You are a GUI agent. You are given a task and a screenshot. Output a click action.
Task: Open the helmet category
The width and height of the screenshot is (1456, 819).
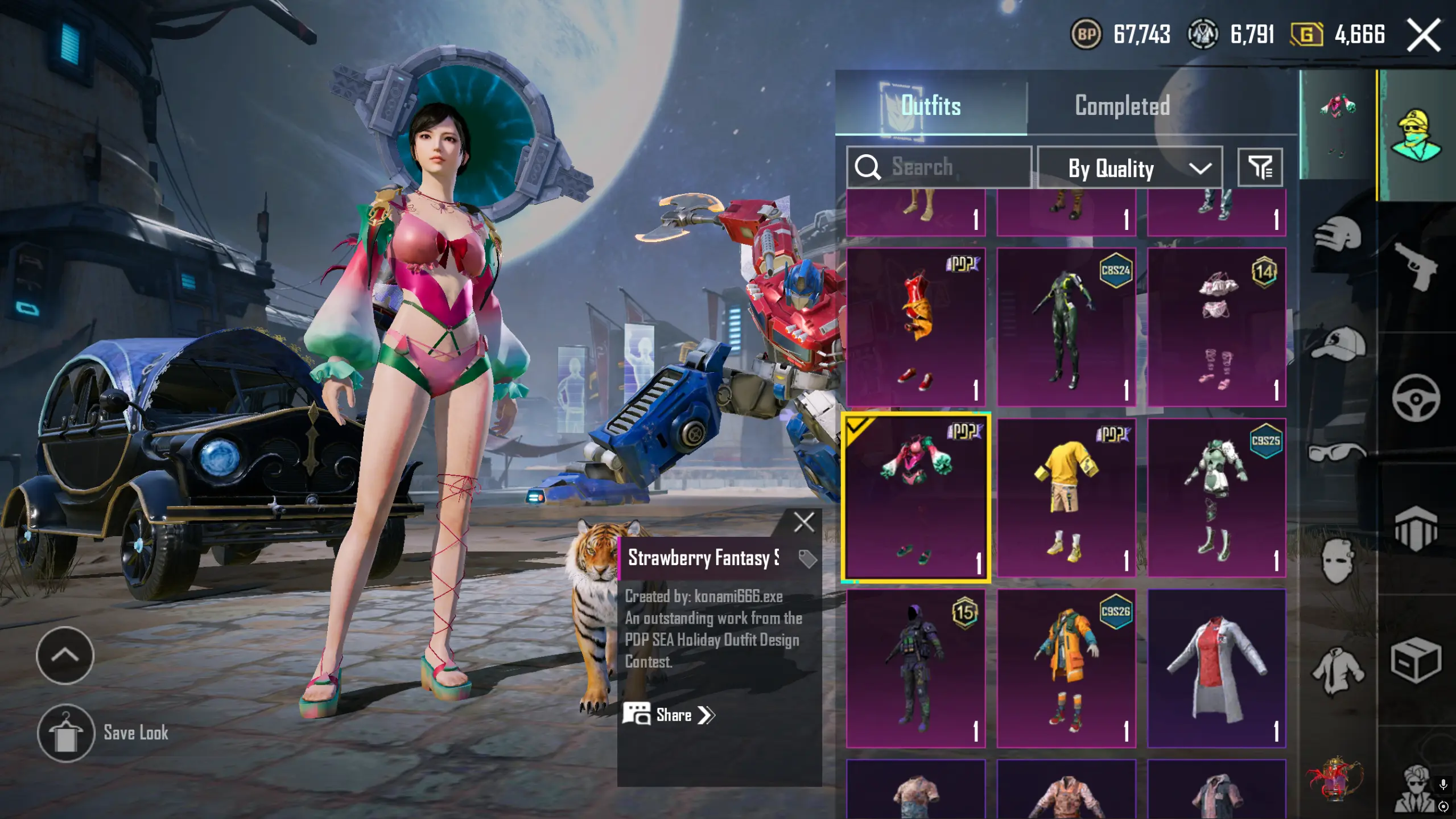pos(1338,234)
